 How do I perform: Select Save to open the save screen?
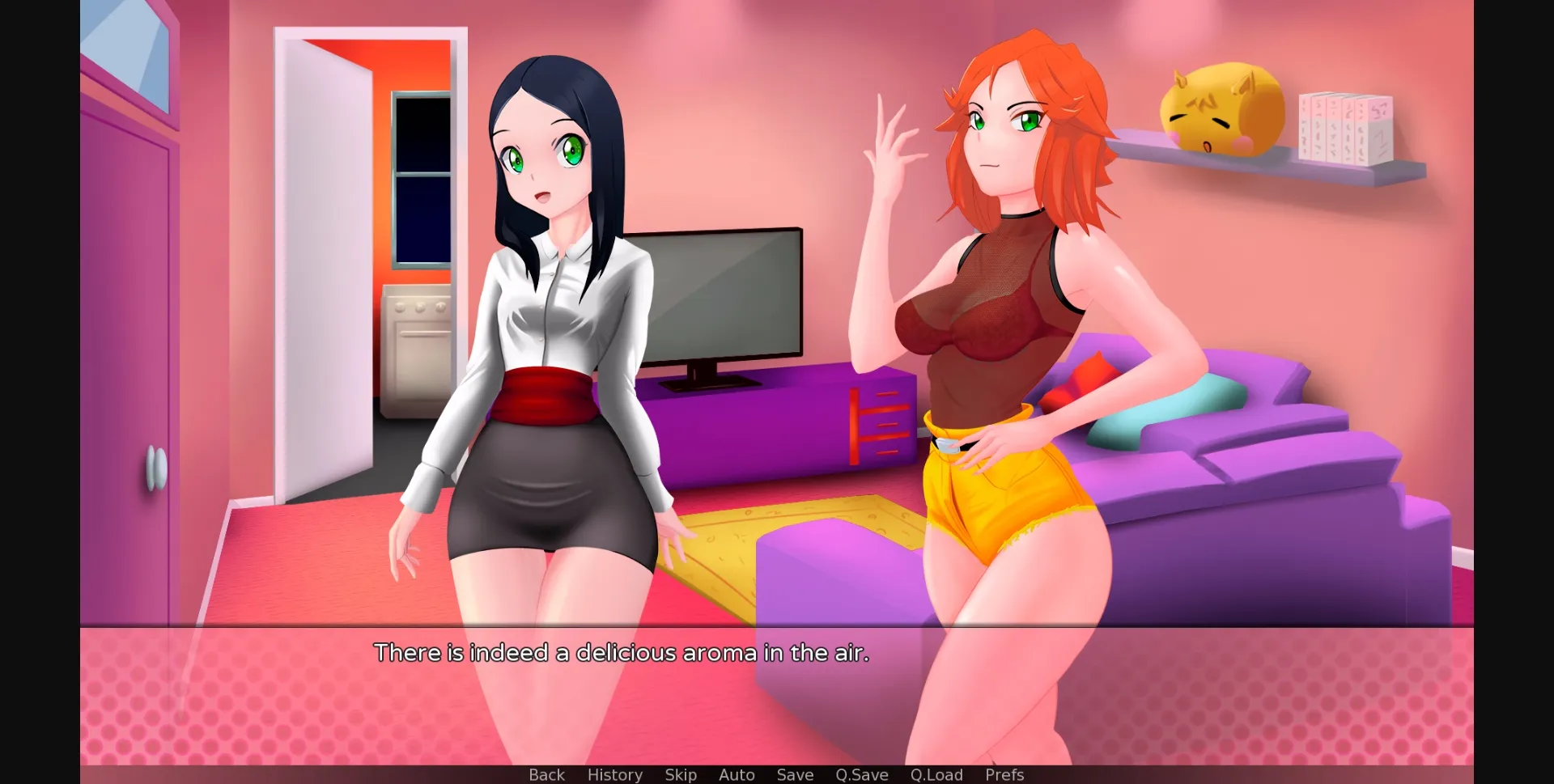click(x=795, y=774)
